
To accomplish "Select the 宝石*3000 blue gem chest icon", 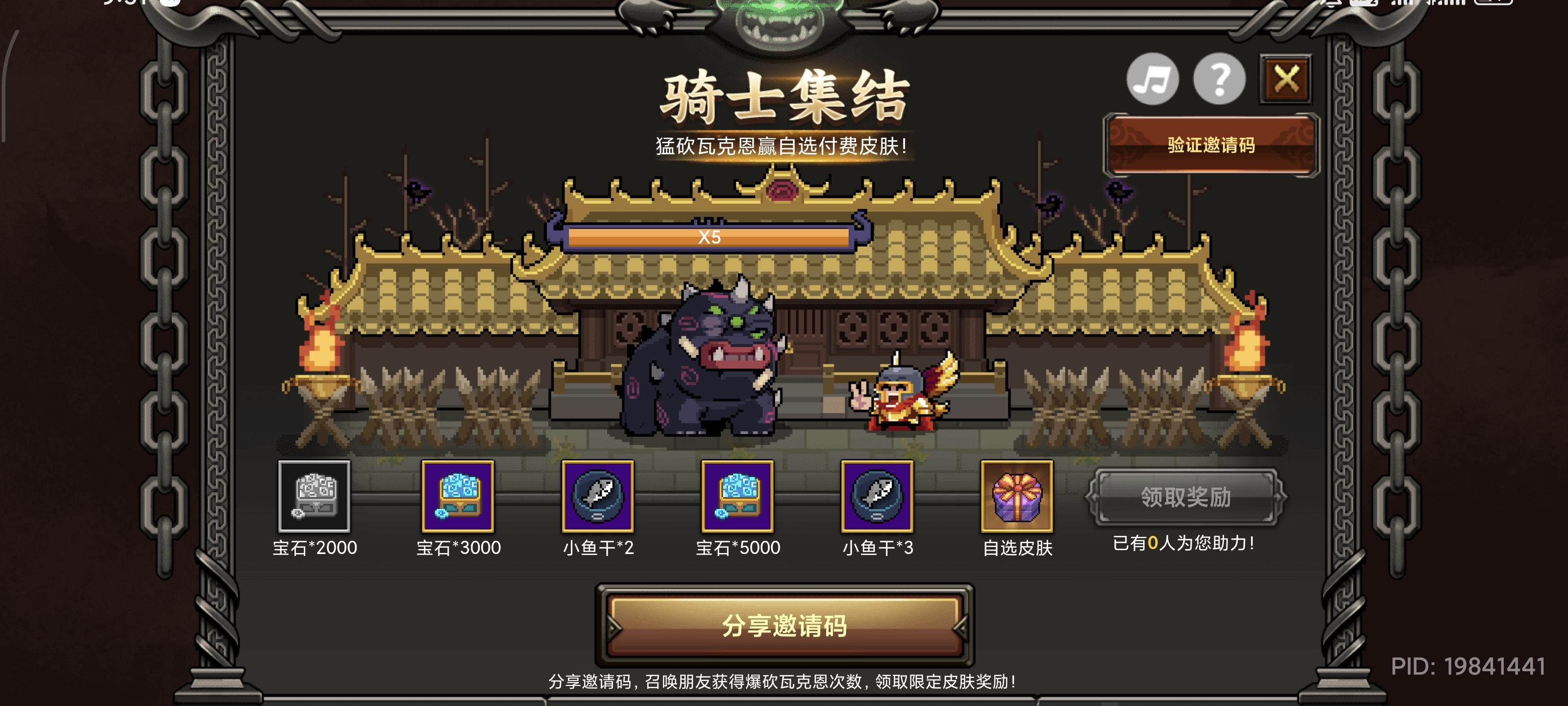I will [457, 499].
